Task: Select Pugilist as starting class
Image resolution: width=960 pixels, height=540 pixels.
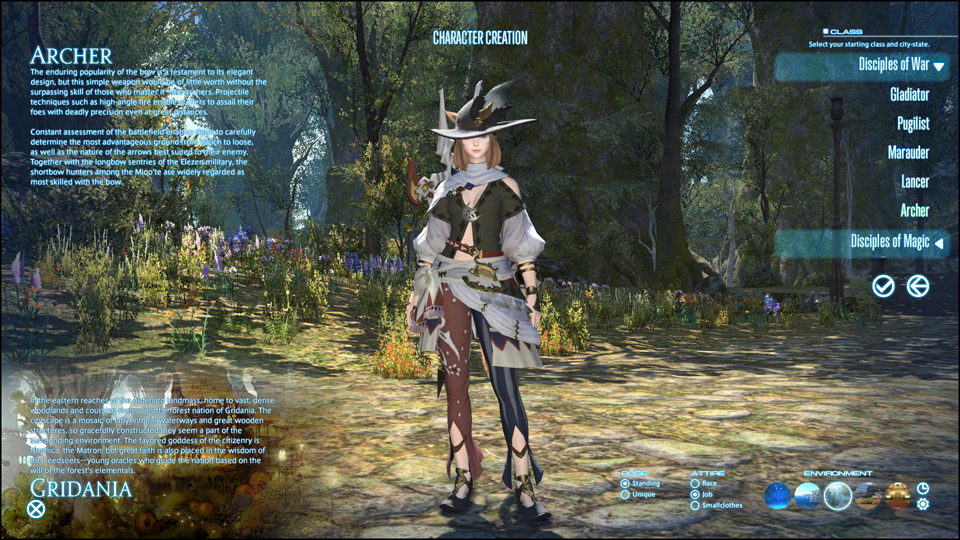Action: 913,124
